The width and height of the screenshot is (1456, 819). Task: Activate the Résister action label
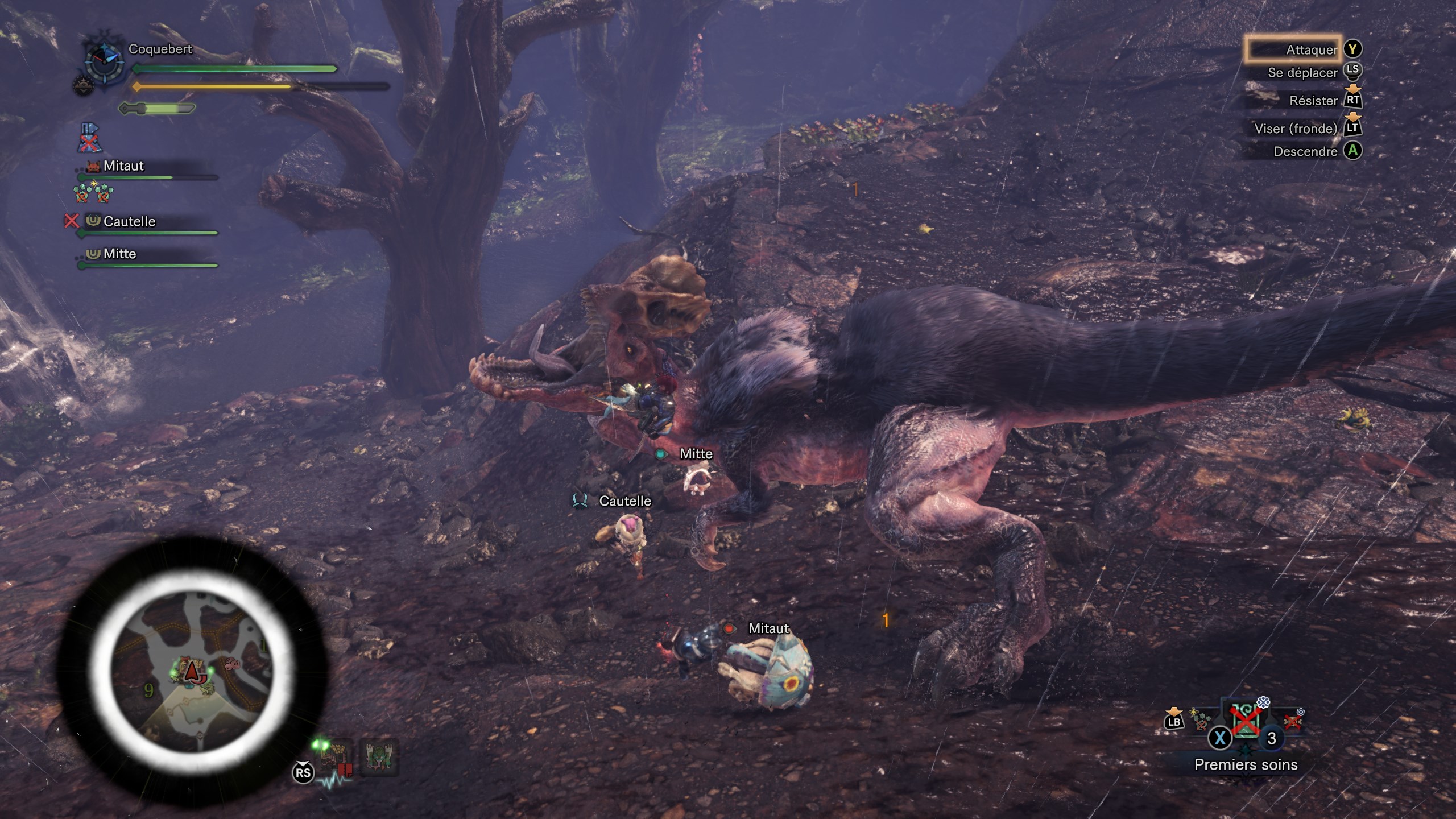click(1313, 101)
